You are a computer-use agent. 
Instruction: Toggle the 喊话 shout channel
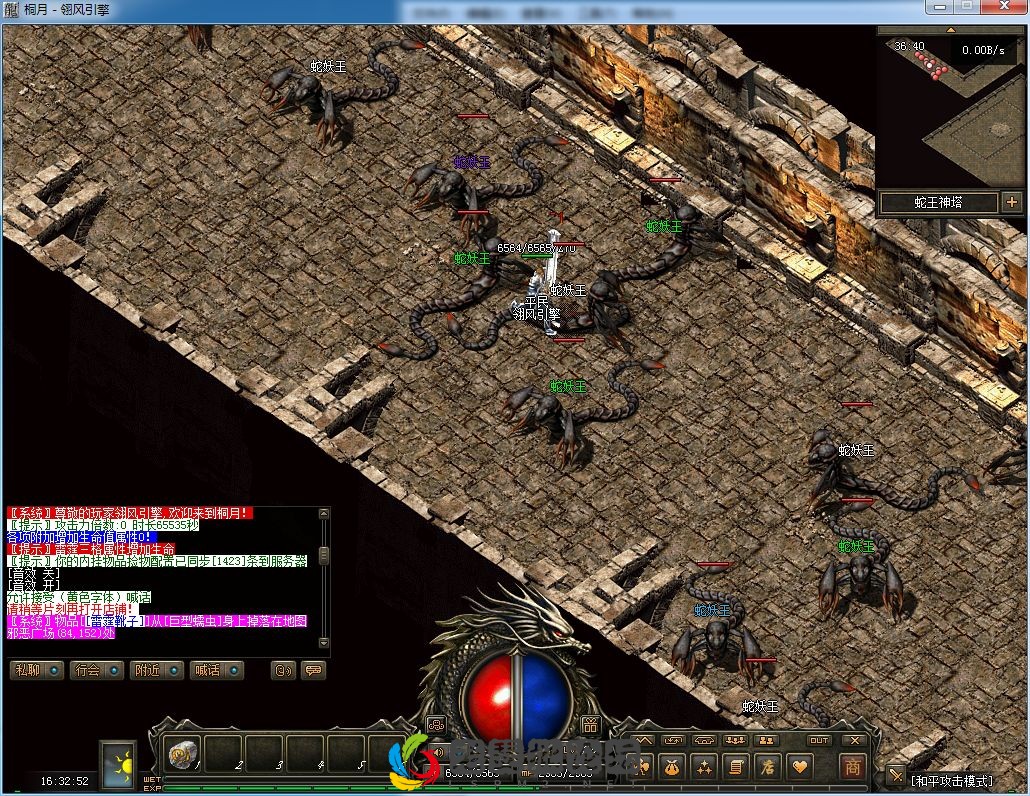(216, 670)
